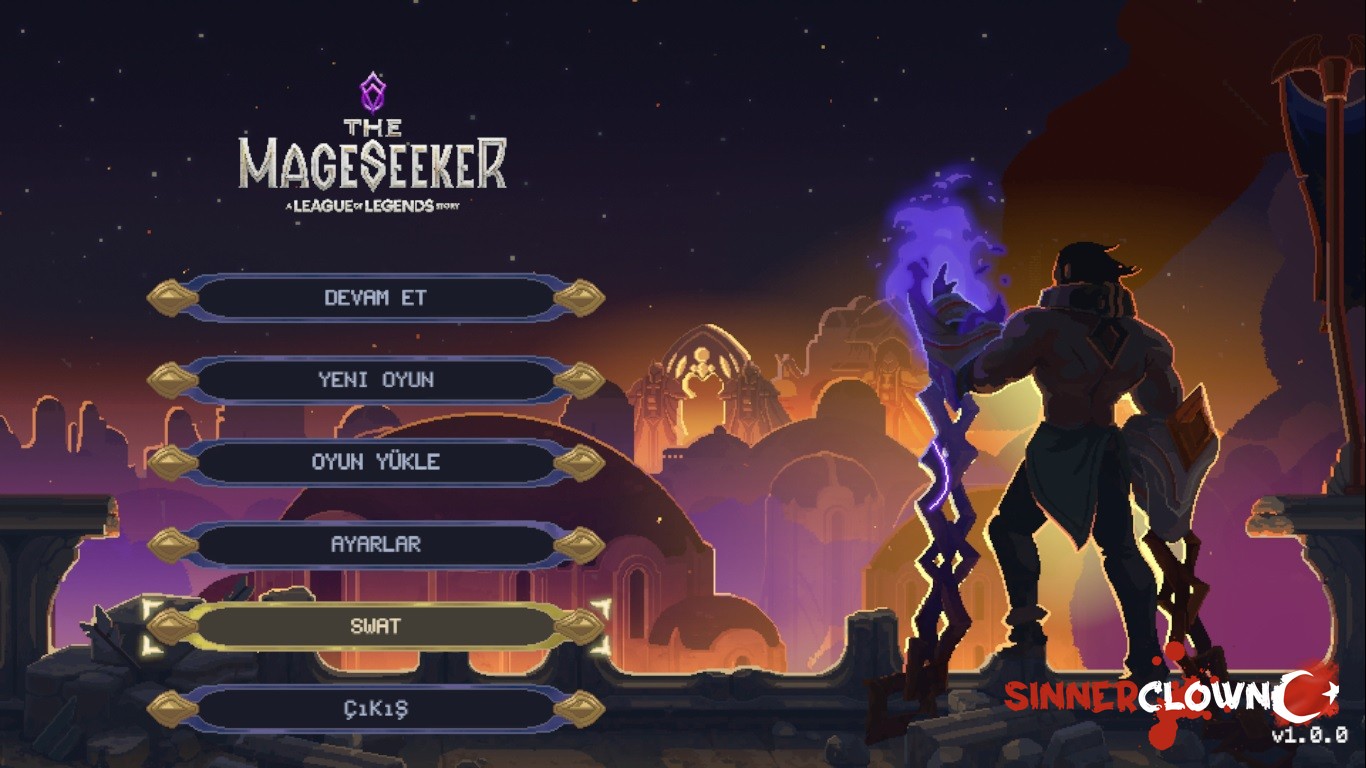The width and height of the screenshot is (1366, 768).
Task: Choose the highlighted SWAT menu entry
Action: 375,627
